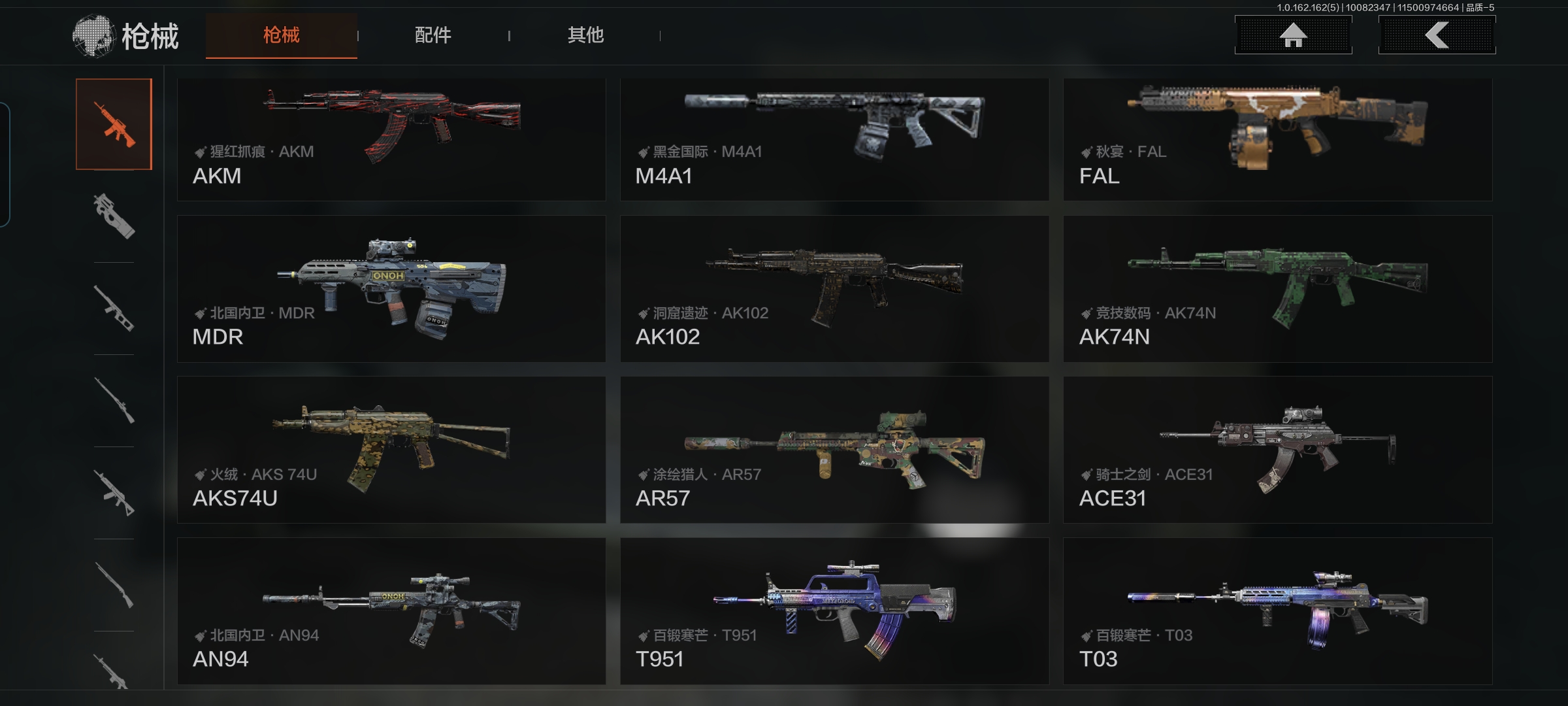
Task: Choose the AN94 weapon card
Action: (x=391, y=611)
